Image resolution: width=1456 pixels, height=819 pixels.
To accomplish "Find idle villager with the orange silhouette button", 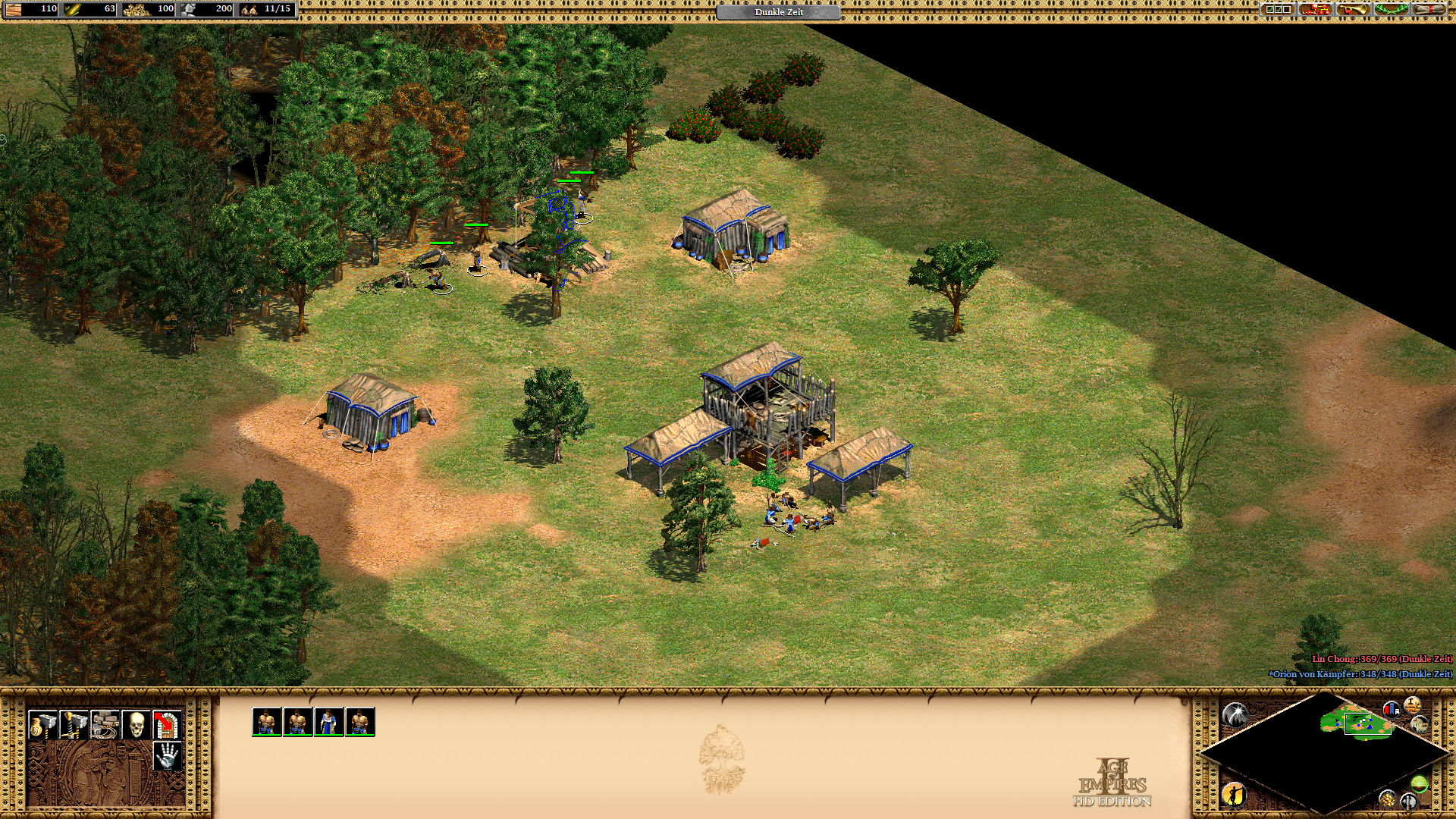I will pos(1234,794).
